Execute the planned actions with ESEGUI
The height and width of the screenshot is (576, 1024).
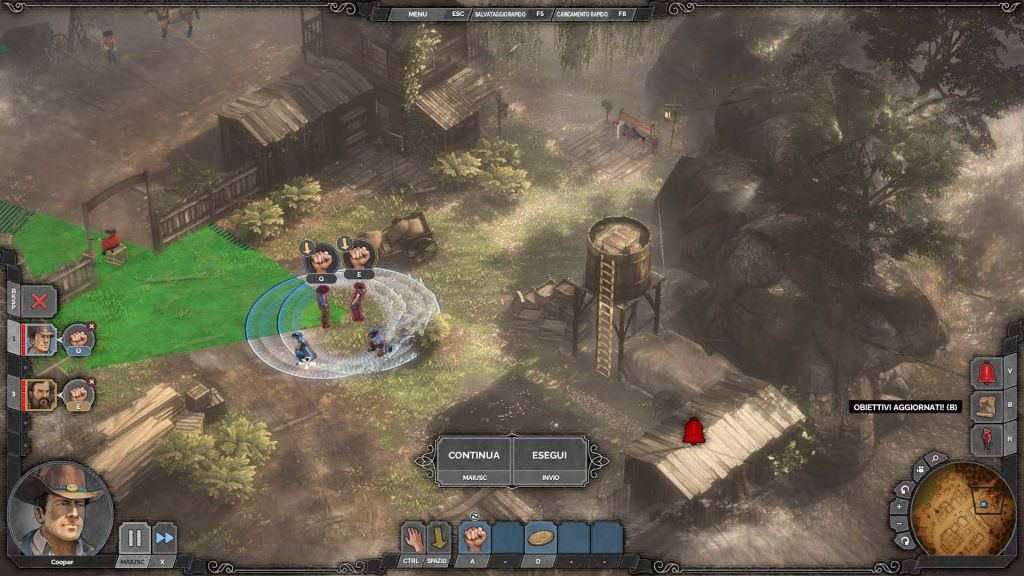tap(551, 461)
